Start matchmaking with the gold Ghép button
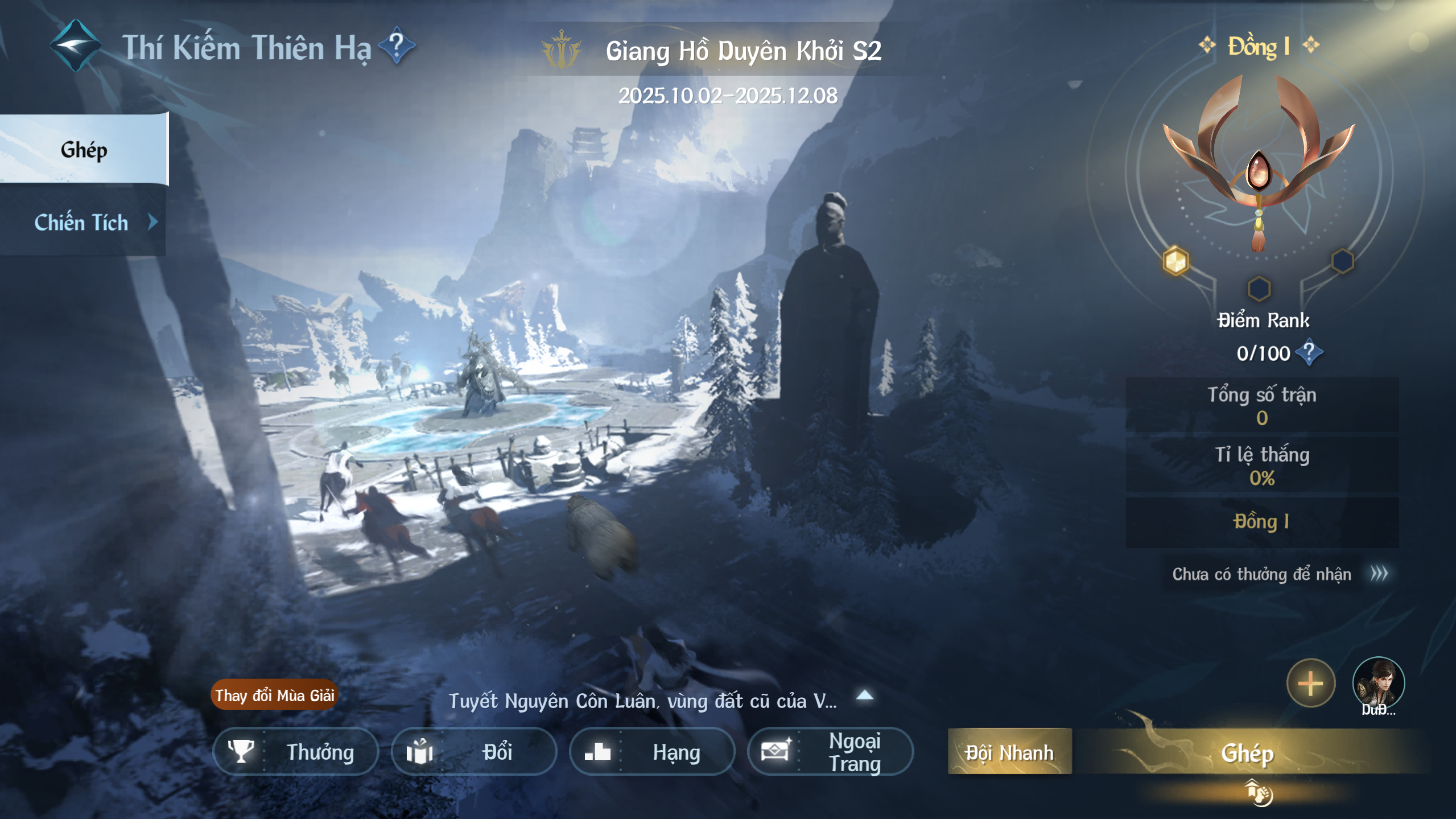The width and height of the screenshot is (1456, 819). (x=1247, y=753)
